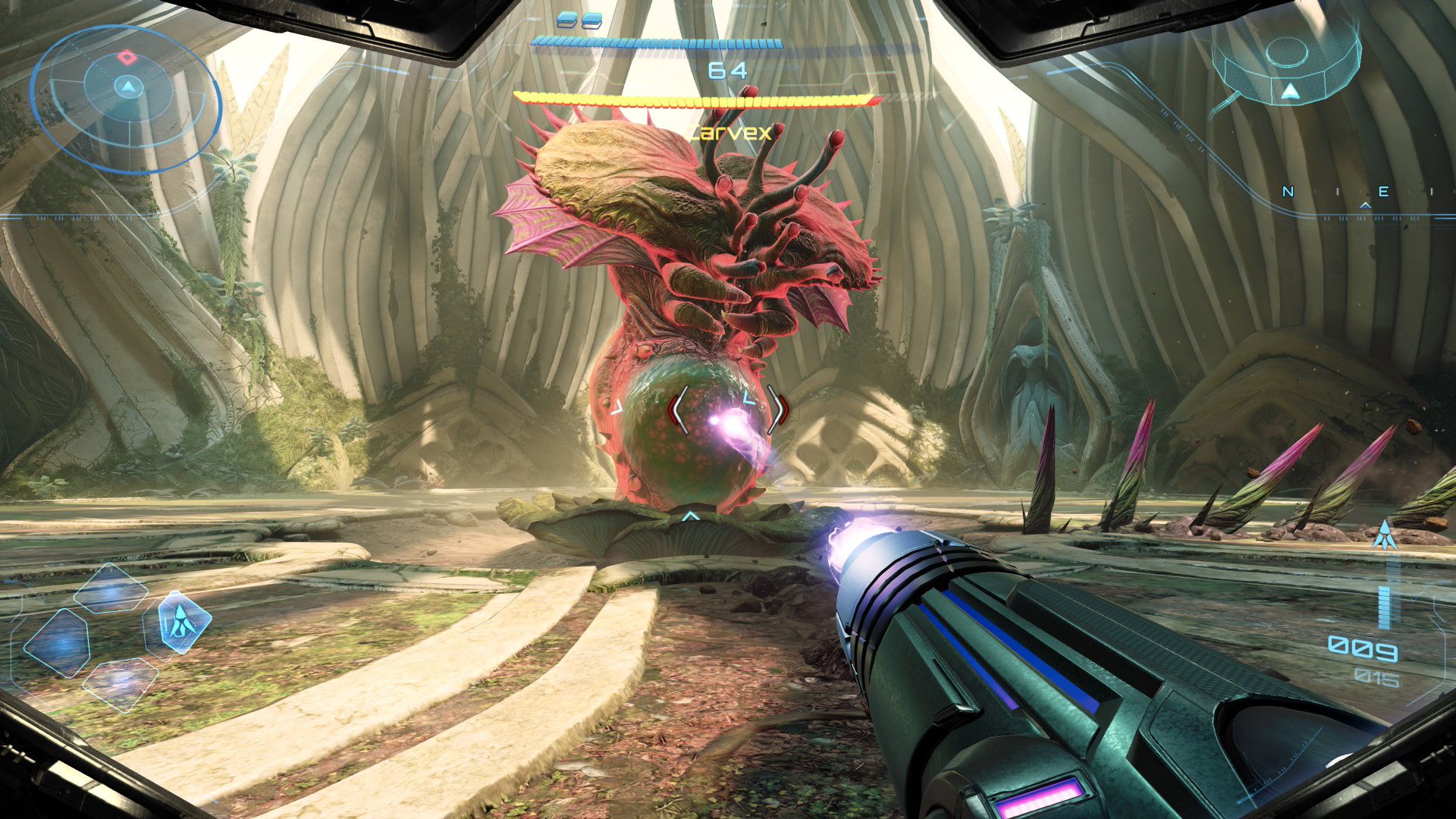Select the red enemy marker on radar
This screenshot has height=819, width=1456.
[x=127, y=57]
